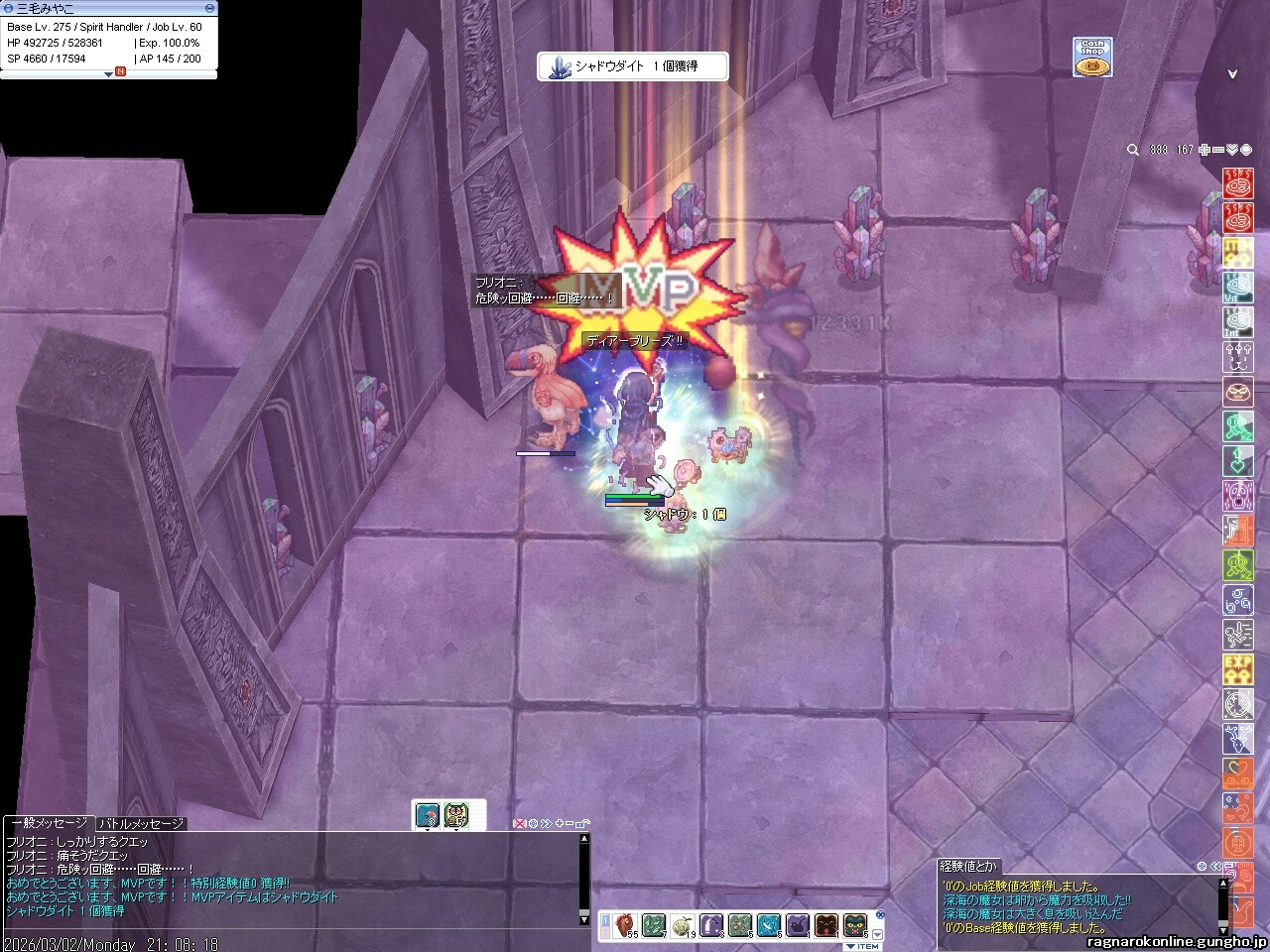Use the red heart item in hotbar

click(624, 925)
